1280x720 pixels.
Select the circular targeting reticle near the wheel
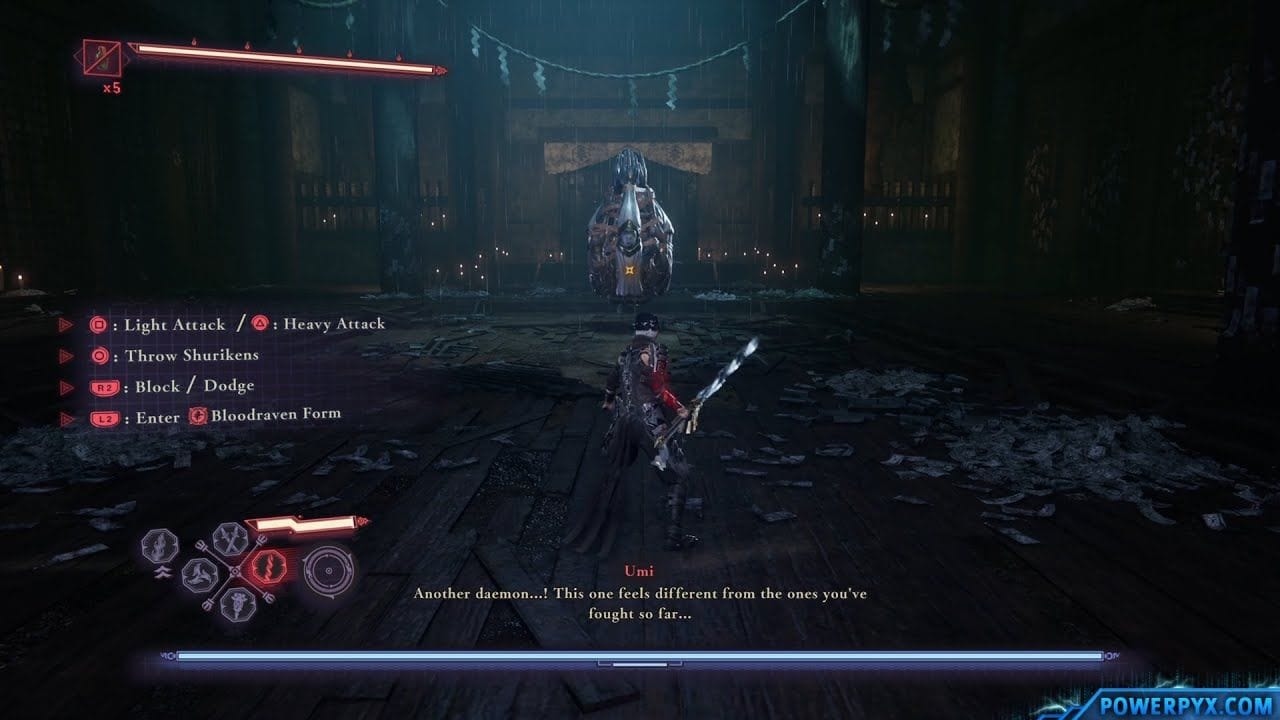click(x=328, y=571)
